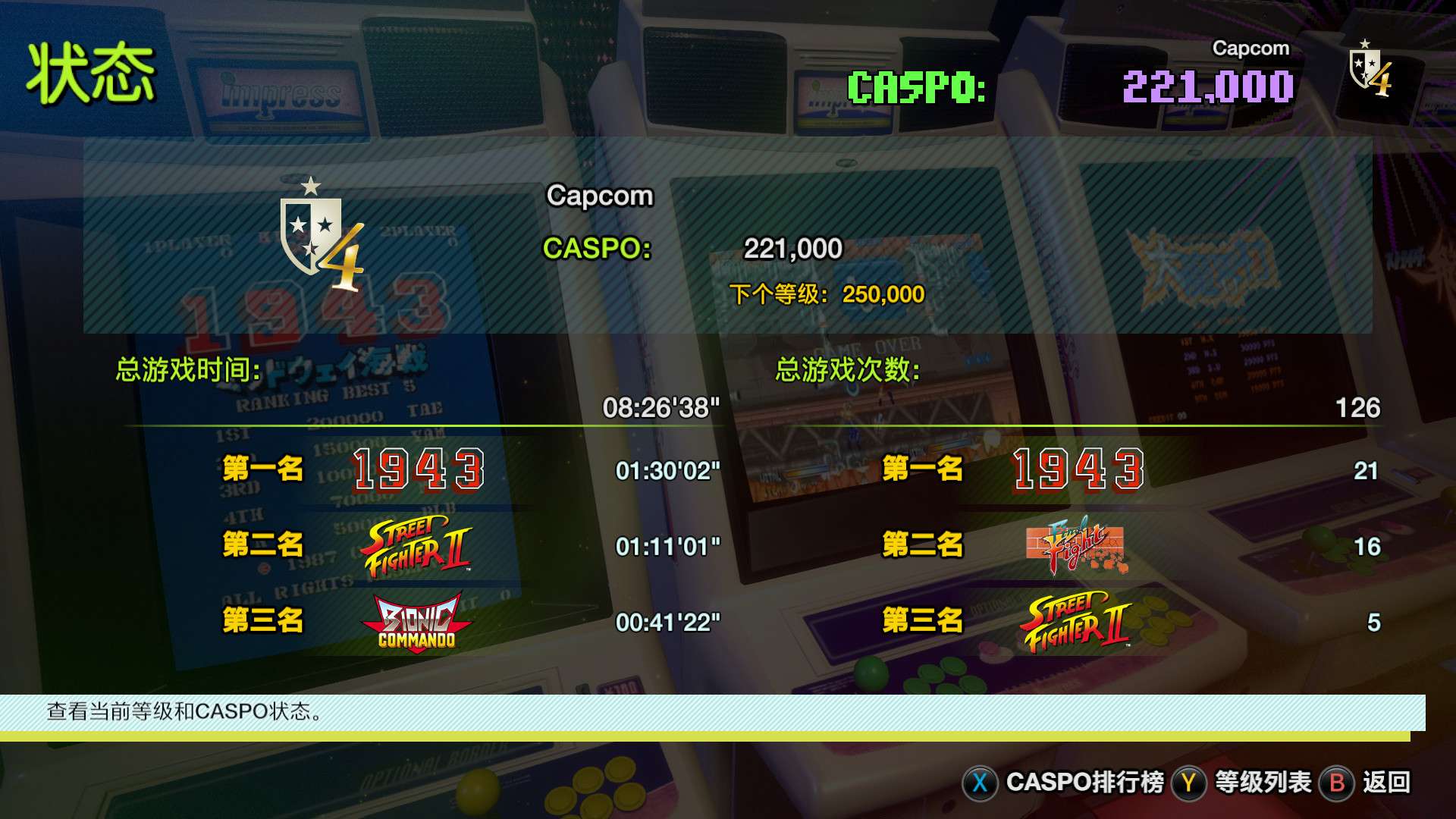Viewport: 1456px width, 819px height.
Task: Select the Street Fighter II logo in 第二名 row
Action: (x=418, y=544)
